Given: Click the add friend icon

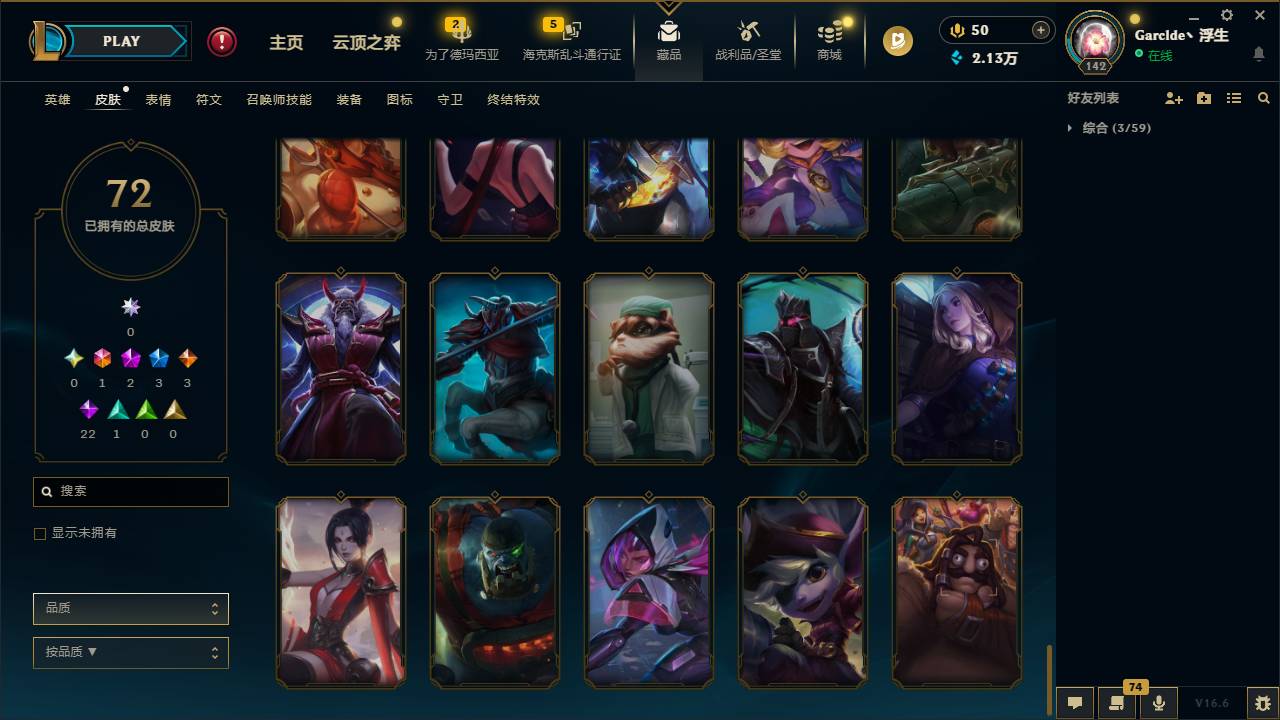Looking at the screenshot, I should pos(1174,97).
